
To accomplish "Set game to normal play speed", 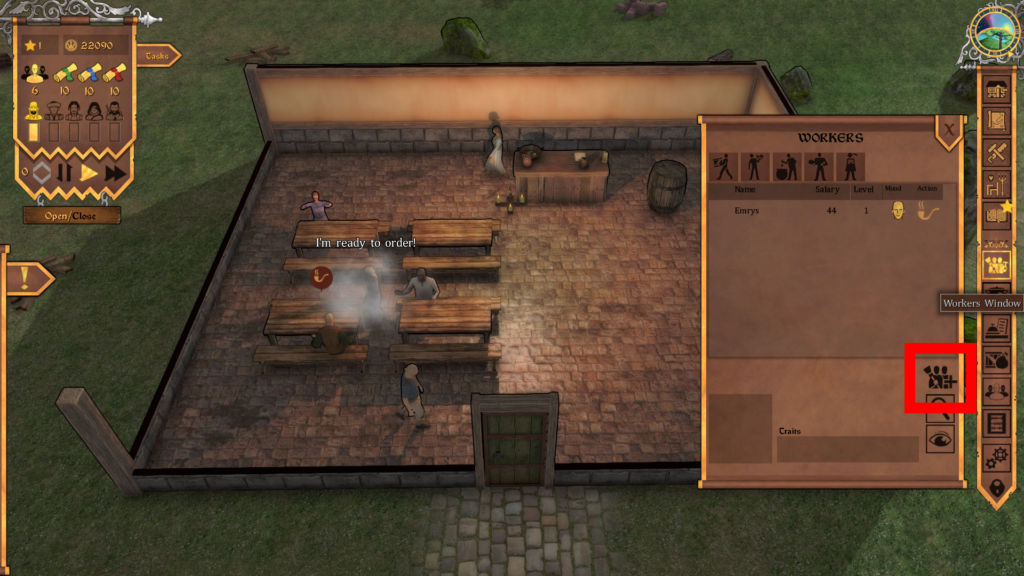I will point(89,172).
